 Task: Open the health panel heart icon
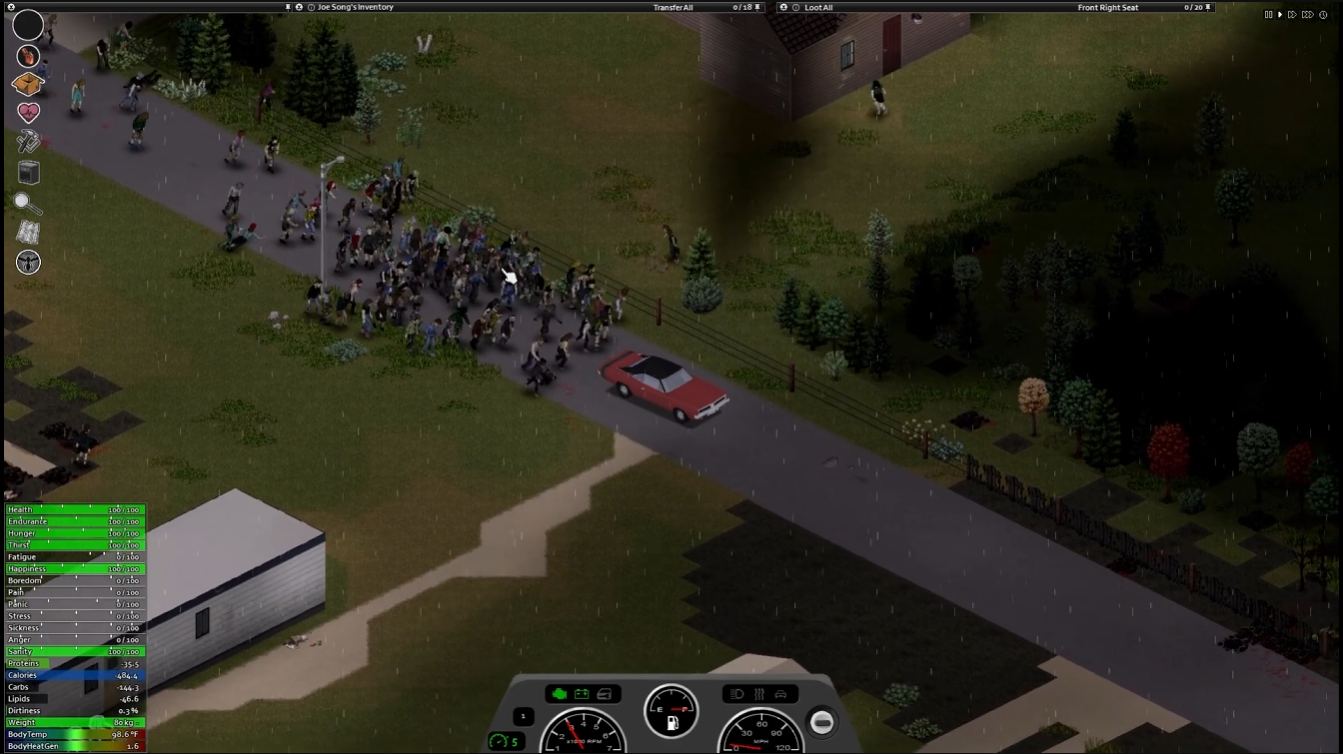tap(28, 111)
